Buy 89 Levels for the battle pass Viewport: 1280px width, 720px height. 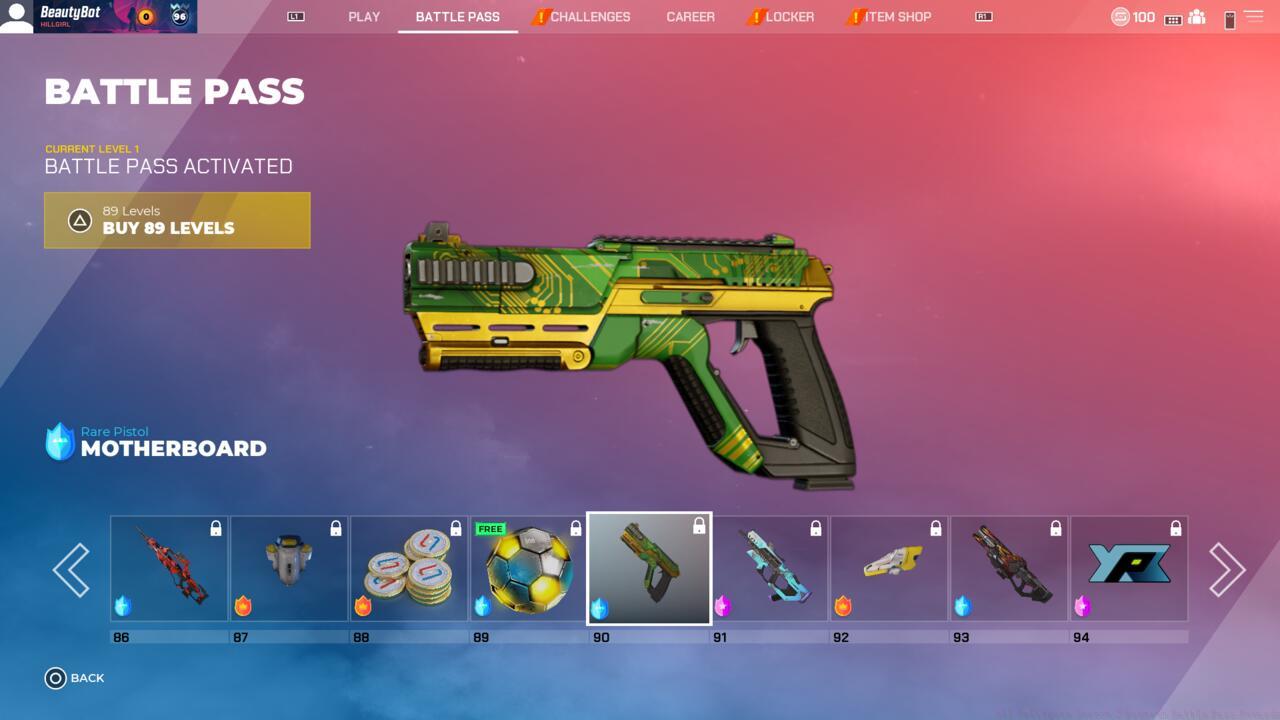[177, 220]
